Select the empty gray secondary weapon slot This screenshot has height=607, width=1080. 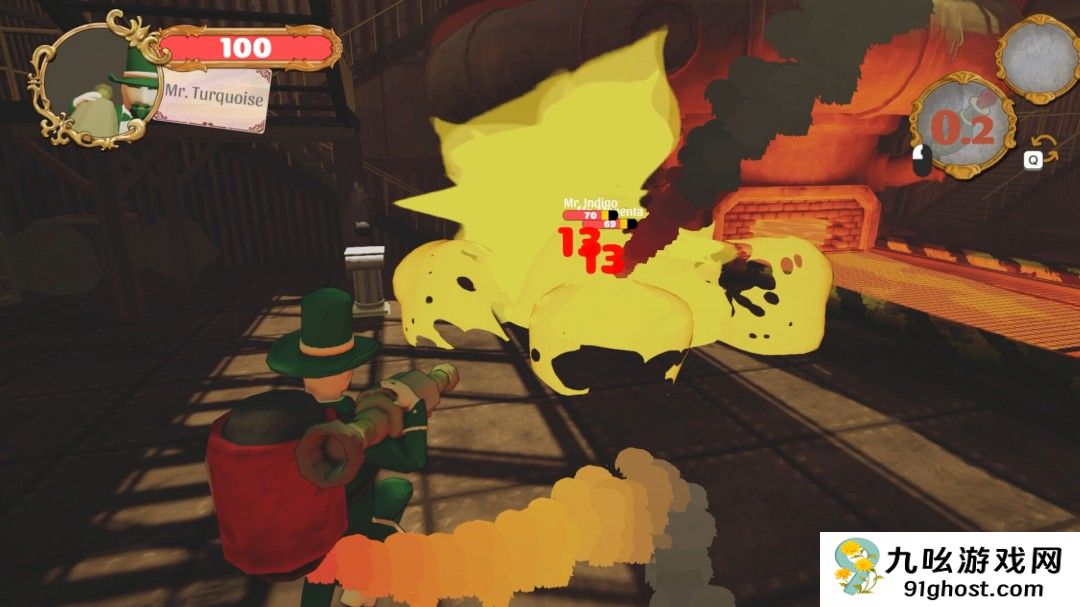click(1037, 57)
